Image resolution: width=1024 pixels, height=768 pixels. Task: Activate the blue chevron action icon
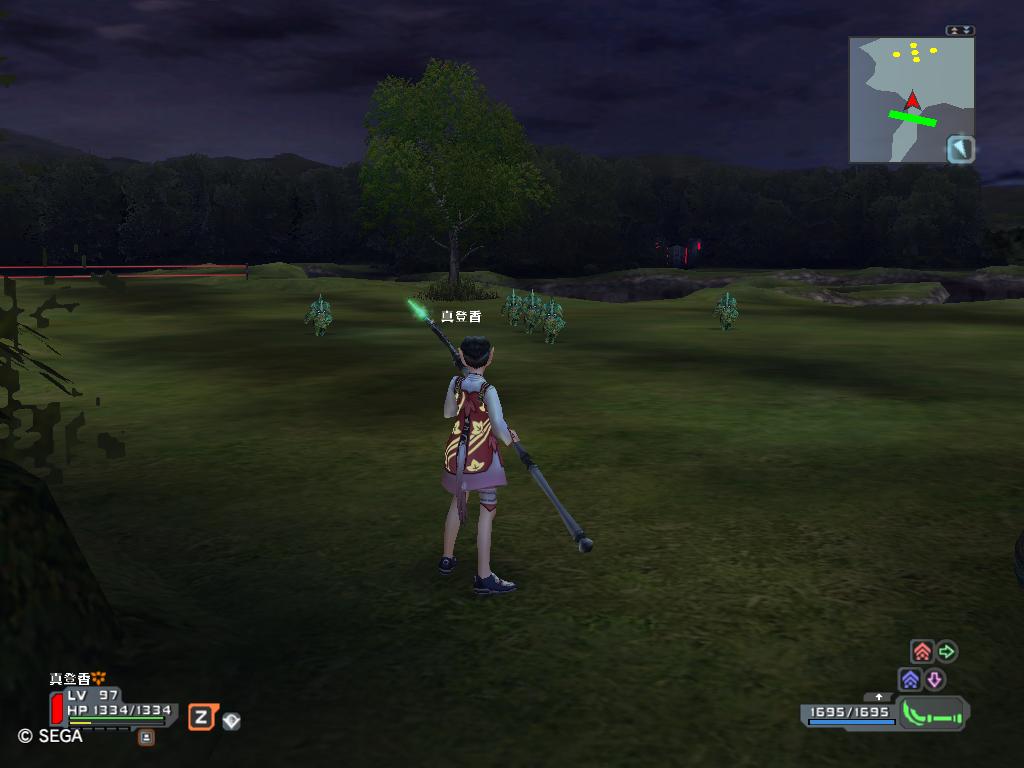pos(910,680)
